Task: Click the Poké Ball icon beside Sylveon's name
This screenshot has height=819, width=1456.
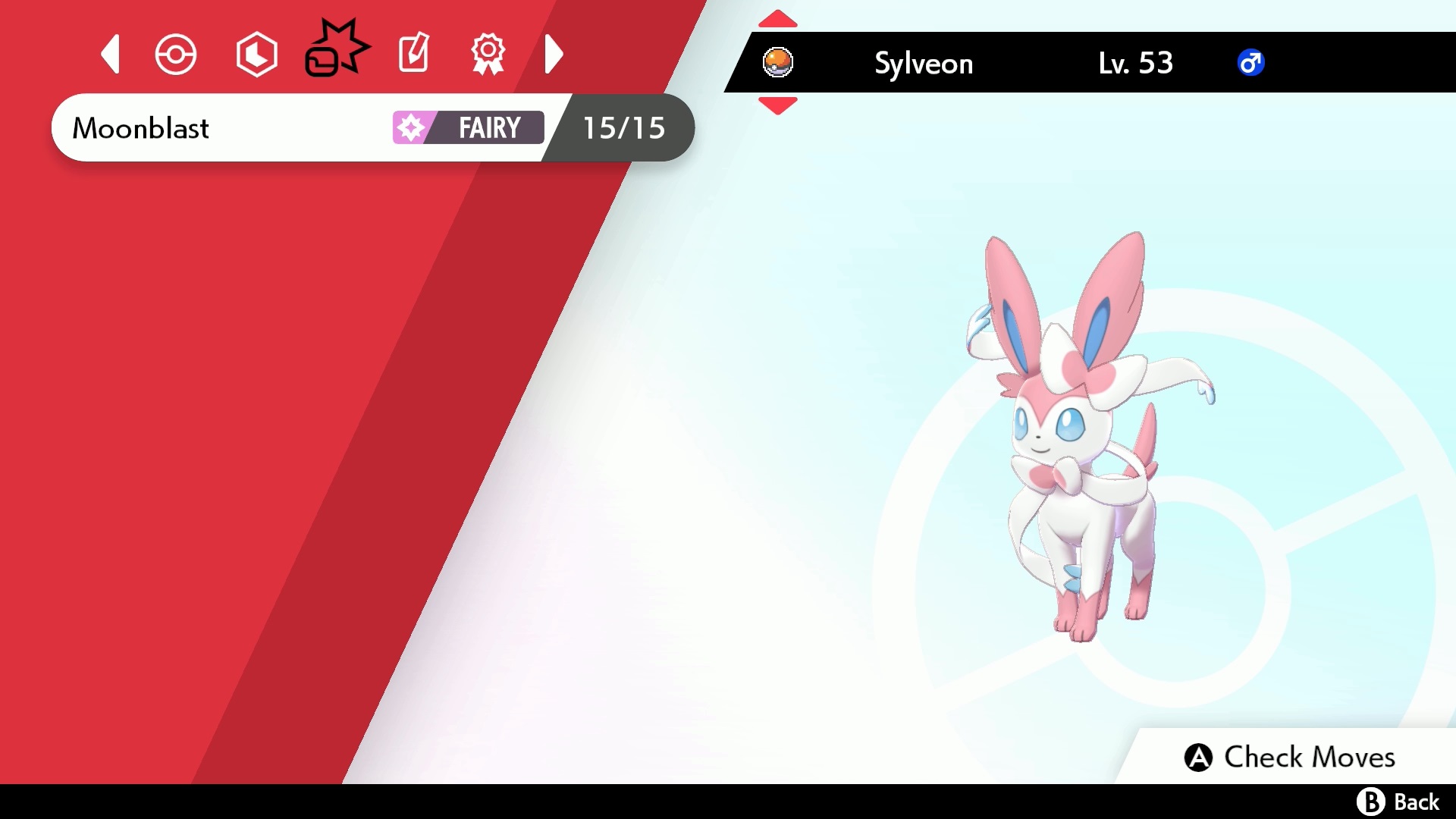Action: click(x=777, y=63)
